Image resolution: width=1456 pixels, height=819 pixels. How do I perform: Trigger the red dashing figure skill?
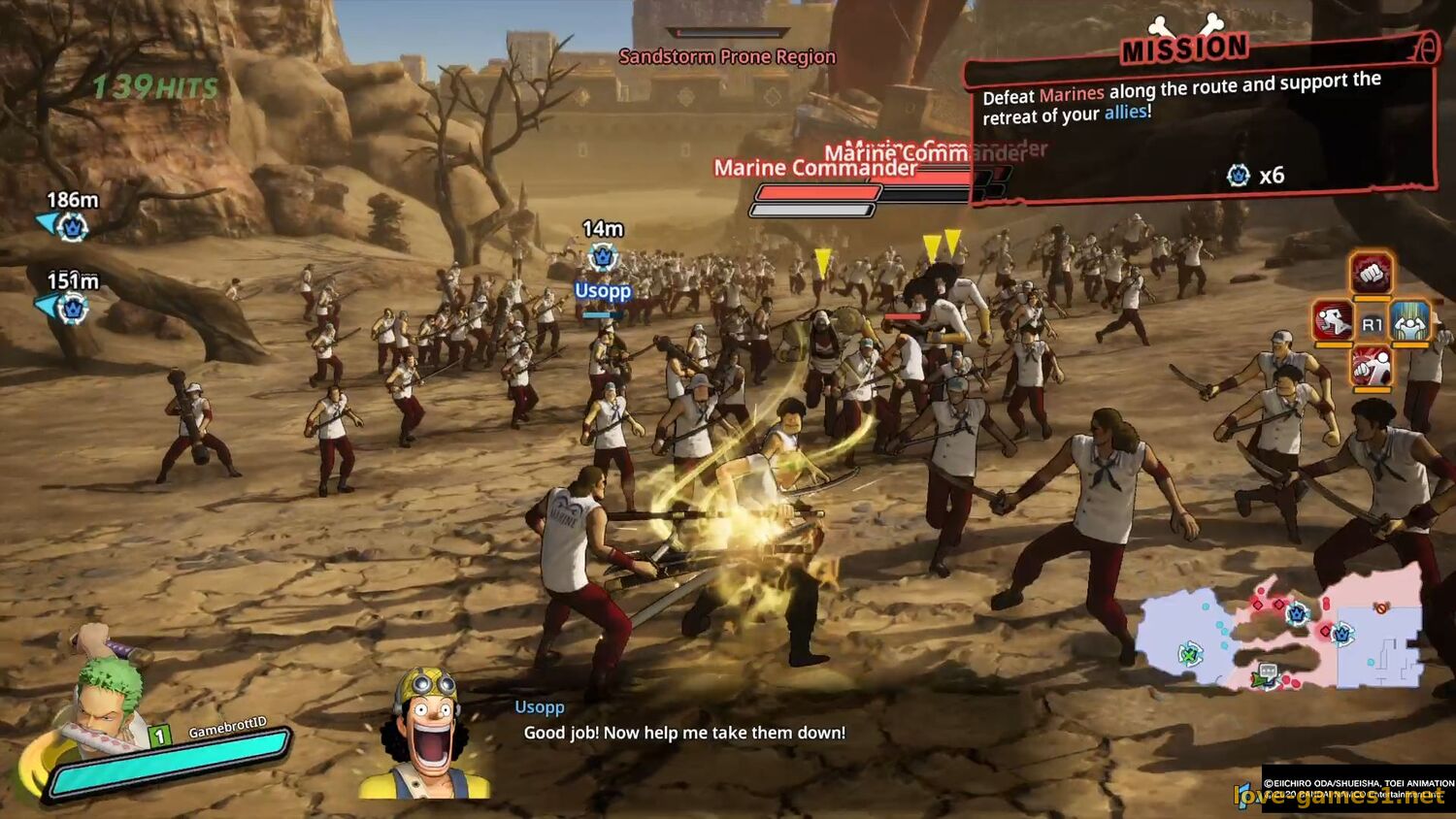(x=1333, y=320)
